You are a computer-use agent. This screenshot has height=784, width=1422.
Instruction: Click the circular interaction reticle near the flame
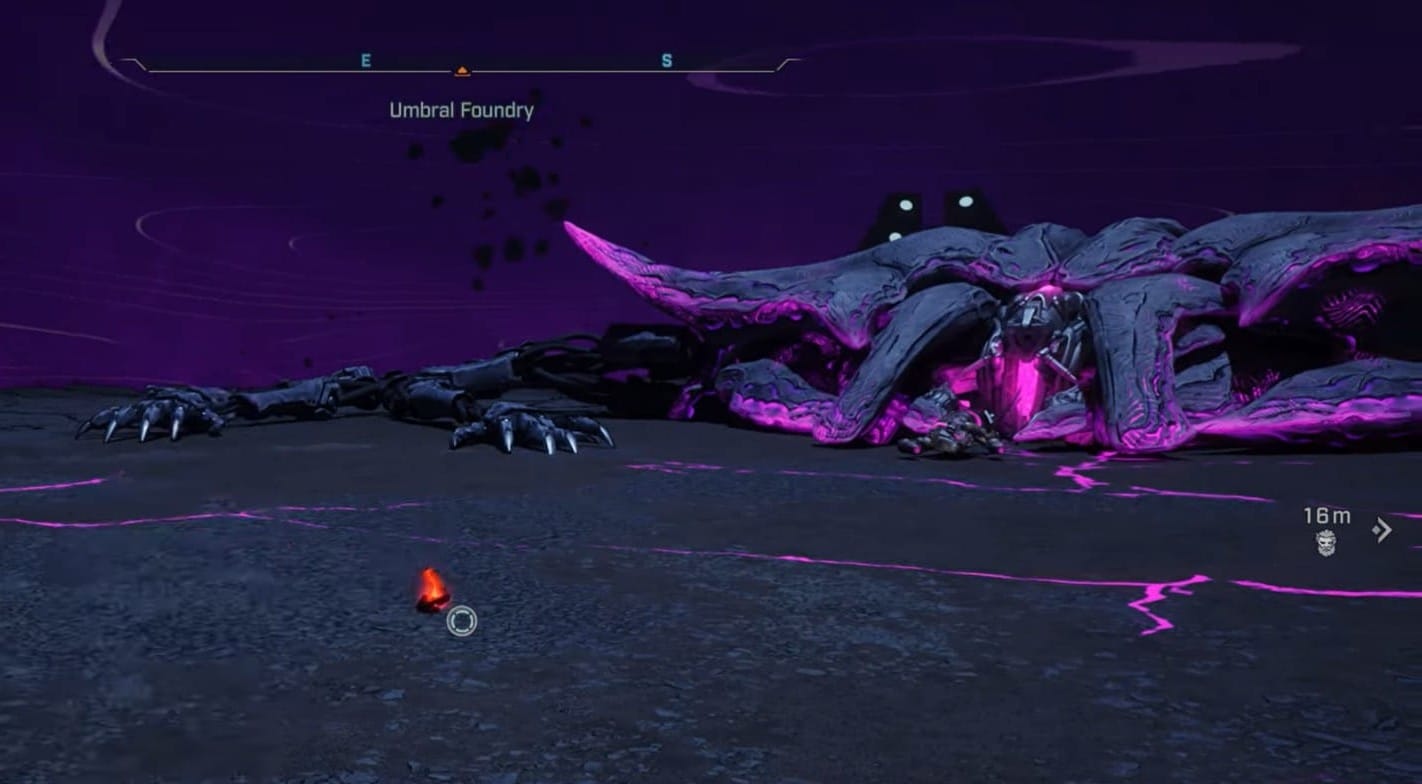pos(462,622)
